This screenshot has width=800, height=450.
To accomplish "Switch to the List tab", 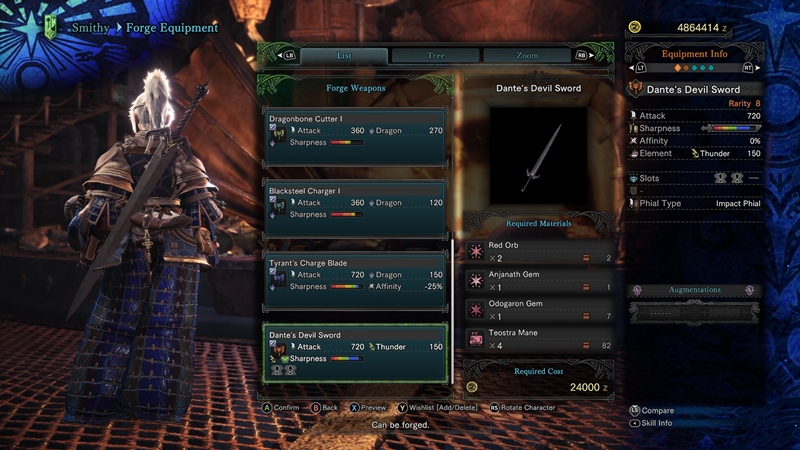I will 343,56.
